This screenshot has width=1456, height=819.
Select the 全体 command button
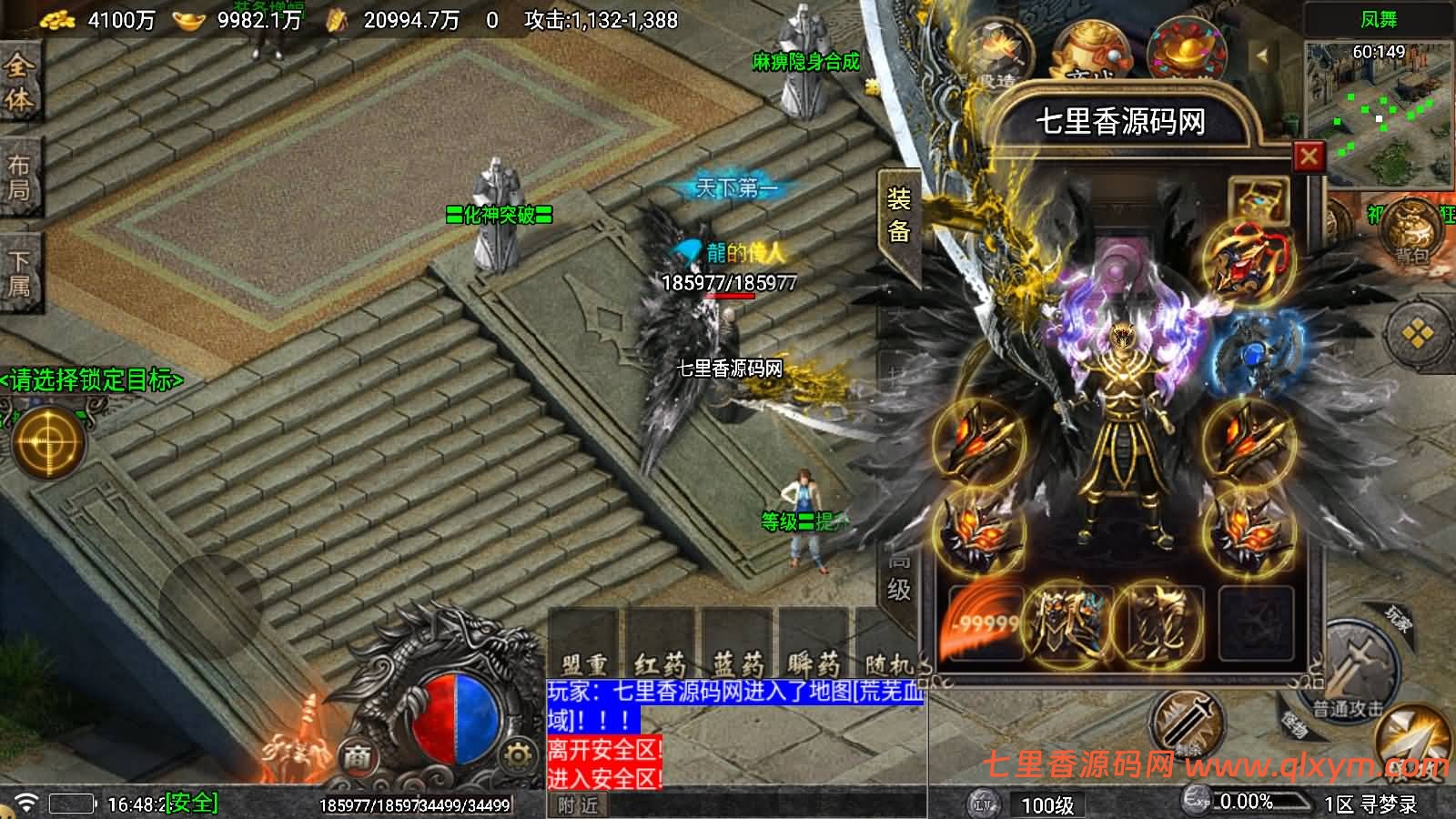pos(19,82)
